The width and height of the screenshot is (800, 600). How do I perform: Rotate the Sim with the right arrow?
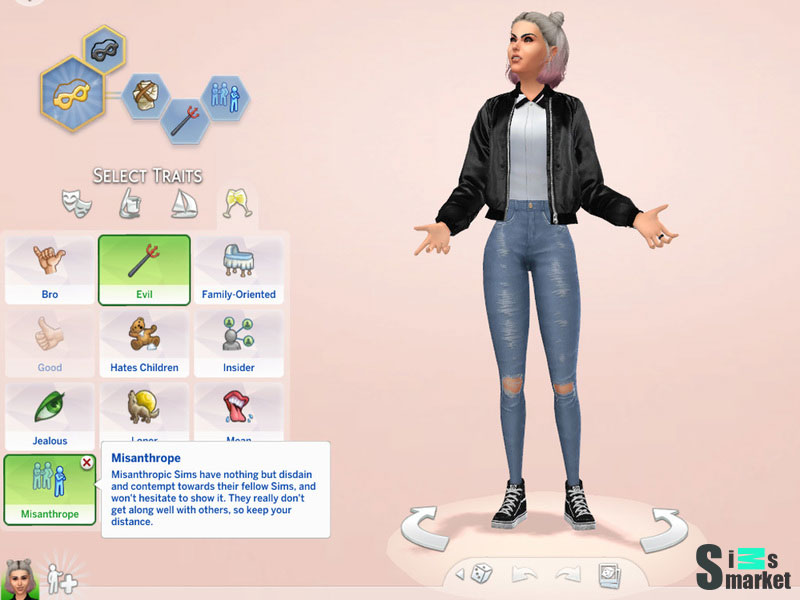pyautogui.click(x=663, y=529)
